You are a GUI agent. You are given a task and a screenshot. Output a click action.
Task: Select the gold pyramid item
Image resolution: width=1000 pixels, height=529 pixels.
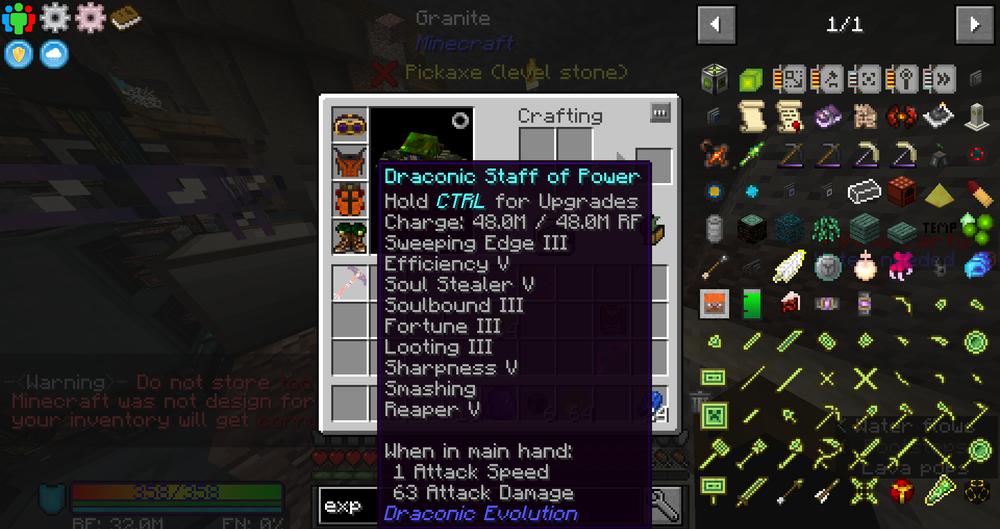click(938, 192)
